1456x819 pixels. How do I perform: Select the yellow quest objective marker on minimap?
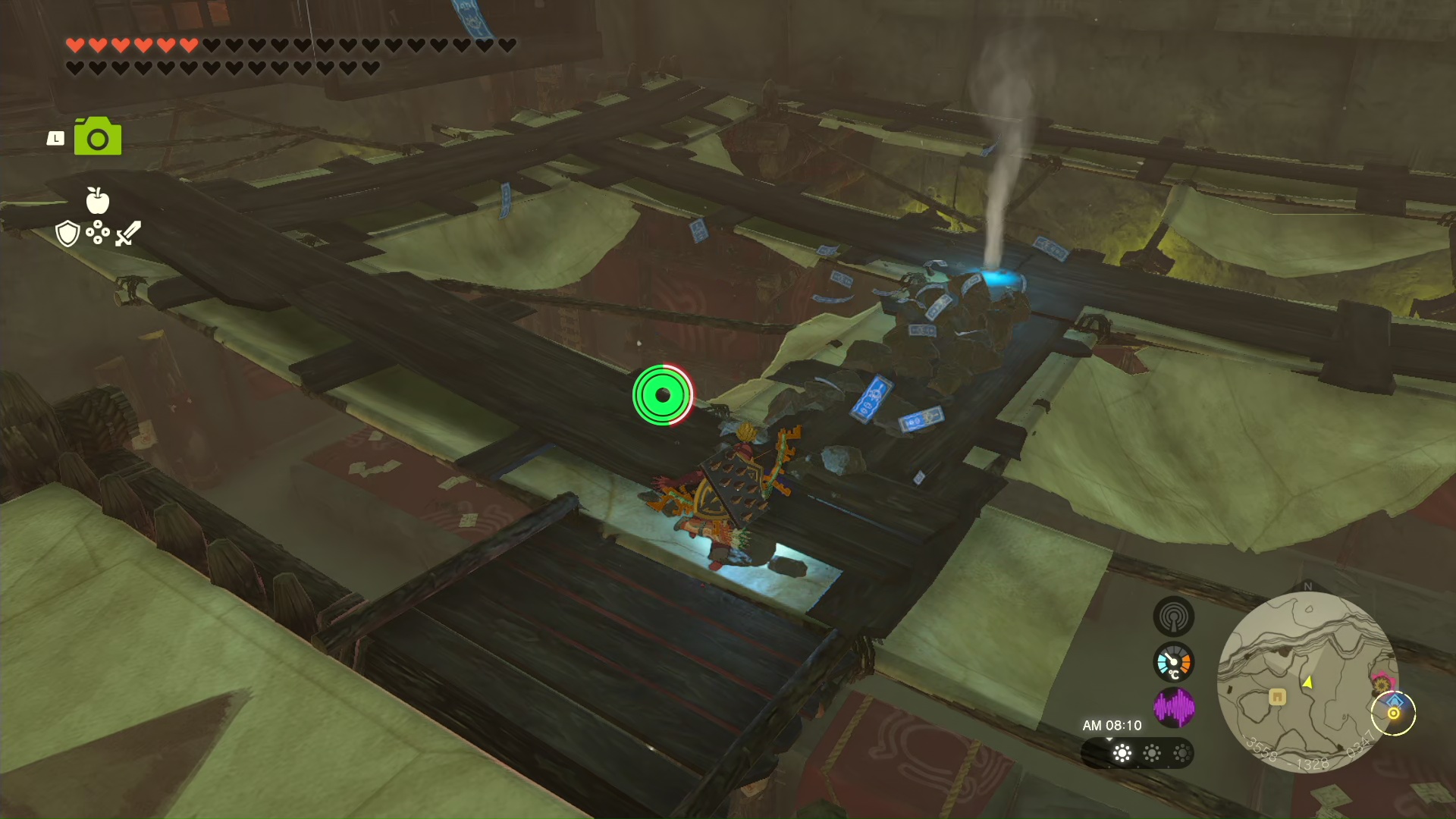(1393, 714)
